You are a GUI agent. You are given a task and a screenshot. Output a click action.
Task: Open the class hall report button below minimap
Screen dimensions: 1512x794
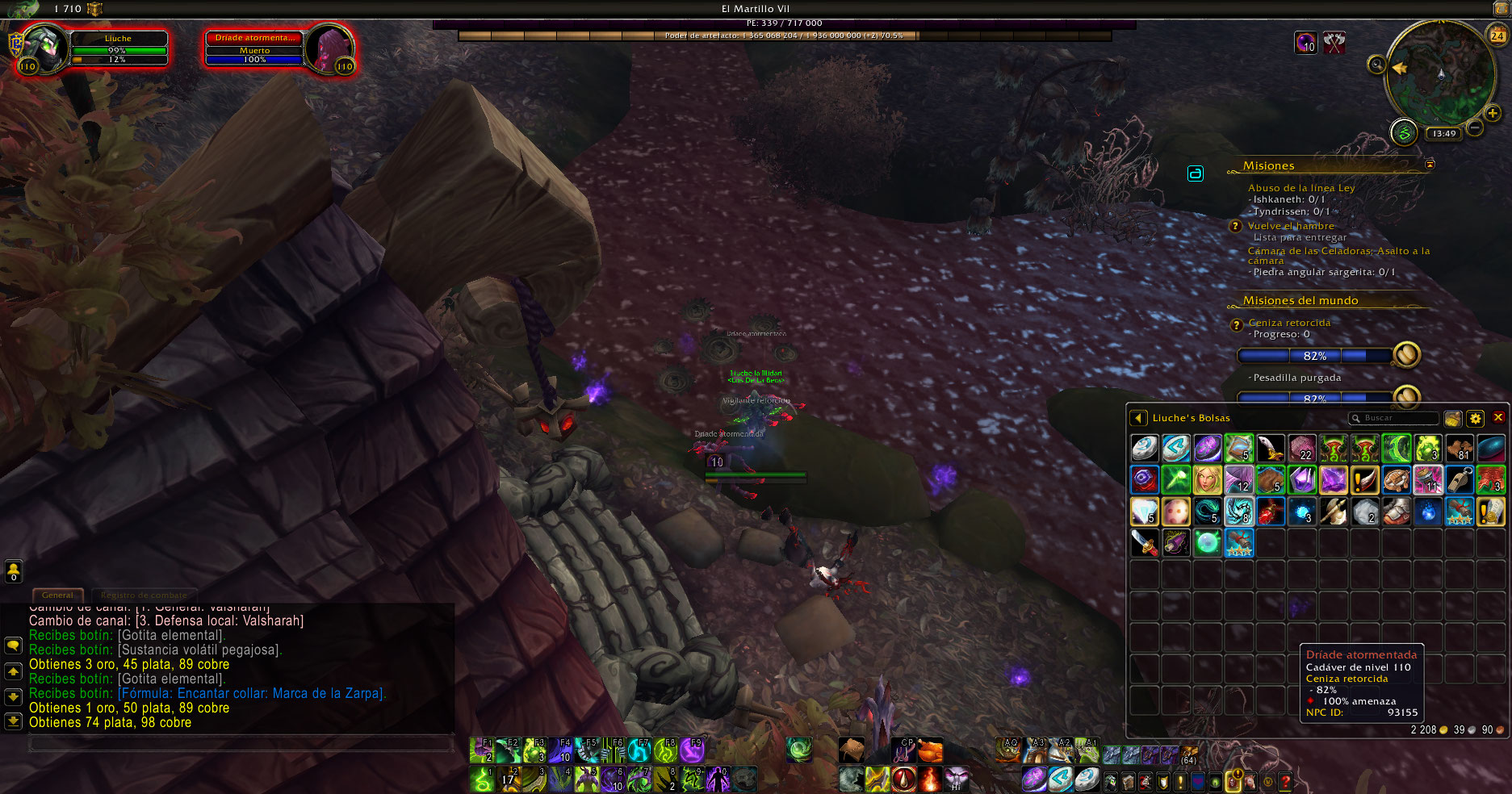1404,132
